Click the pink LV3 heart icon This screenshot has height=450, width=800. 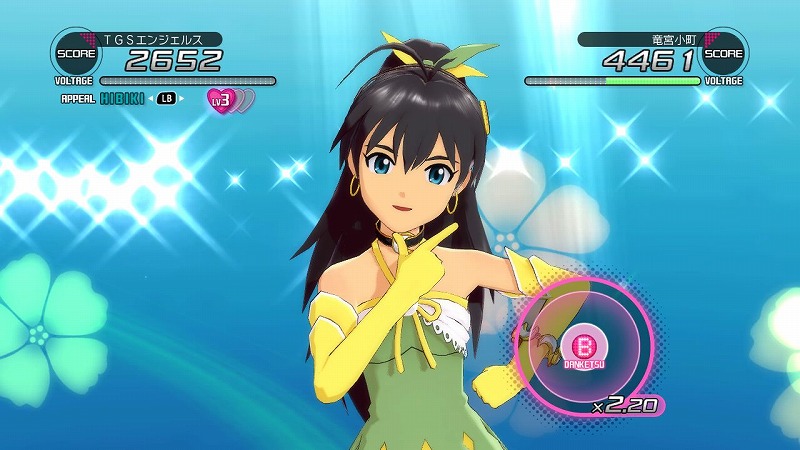pos(221,98)
